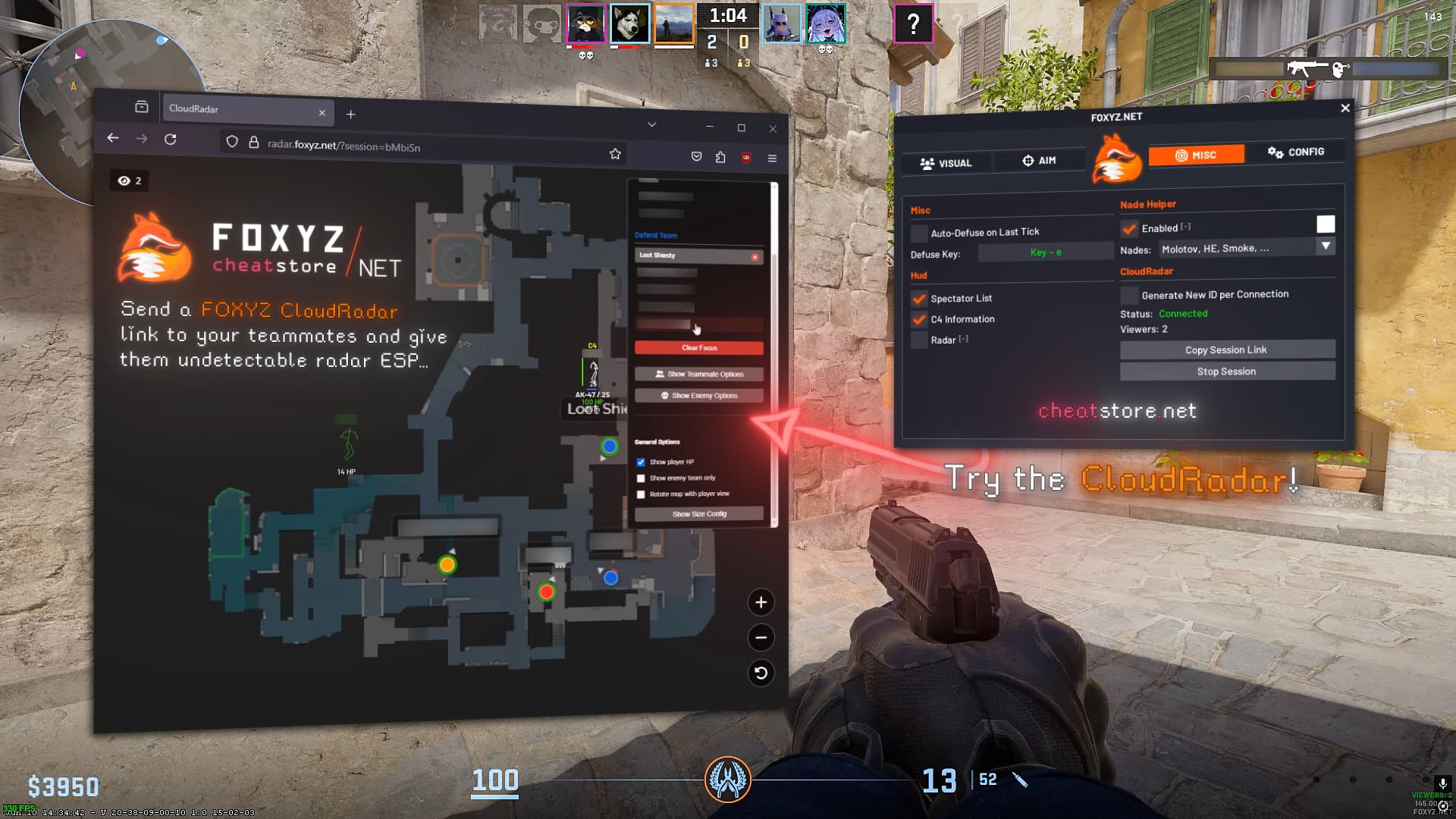Click the white Nade Helper color swatch
The height and width of the screenshot is (819, 1456).
click(x=1326, y=224)
